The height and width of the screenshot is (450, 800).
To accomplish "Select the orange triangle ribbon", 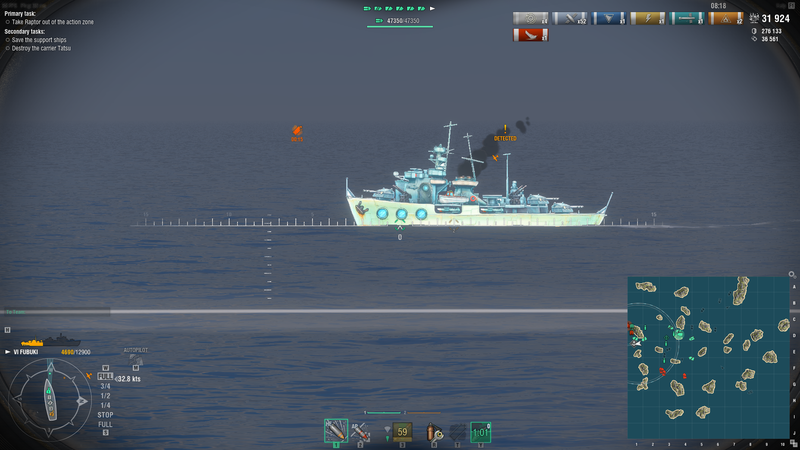I will (x=726, y=18).
